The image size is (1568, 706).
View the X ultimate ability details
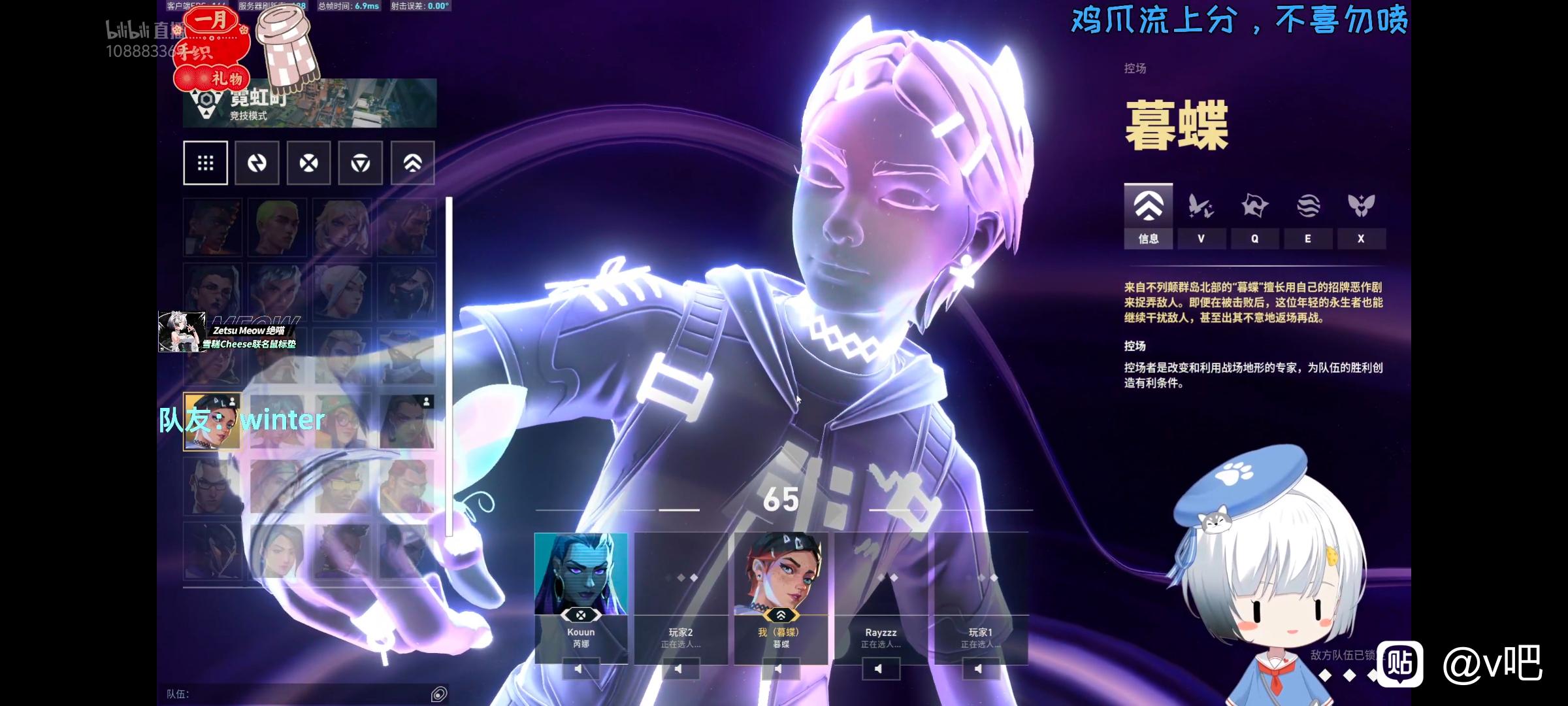point(1361,216)
